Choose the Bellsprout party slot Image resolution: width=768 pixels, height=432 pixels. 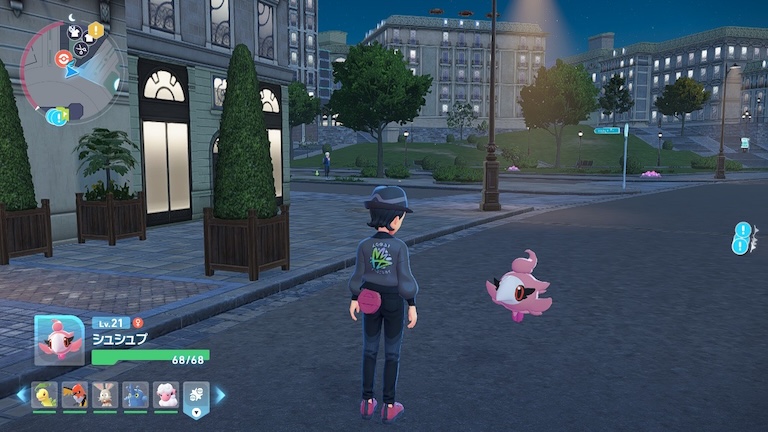pos(44,395)
